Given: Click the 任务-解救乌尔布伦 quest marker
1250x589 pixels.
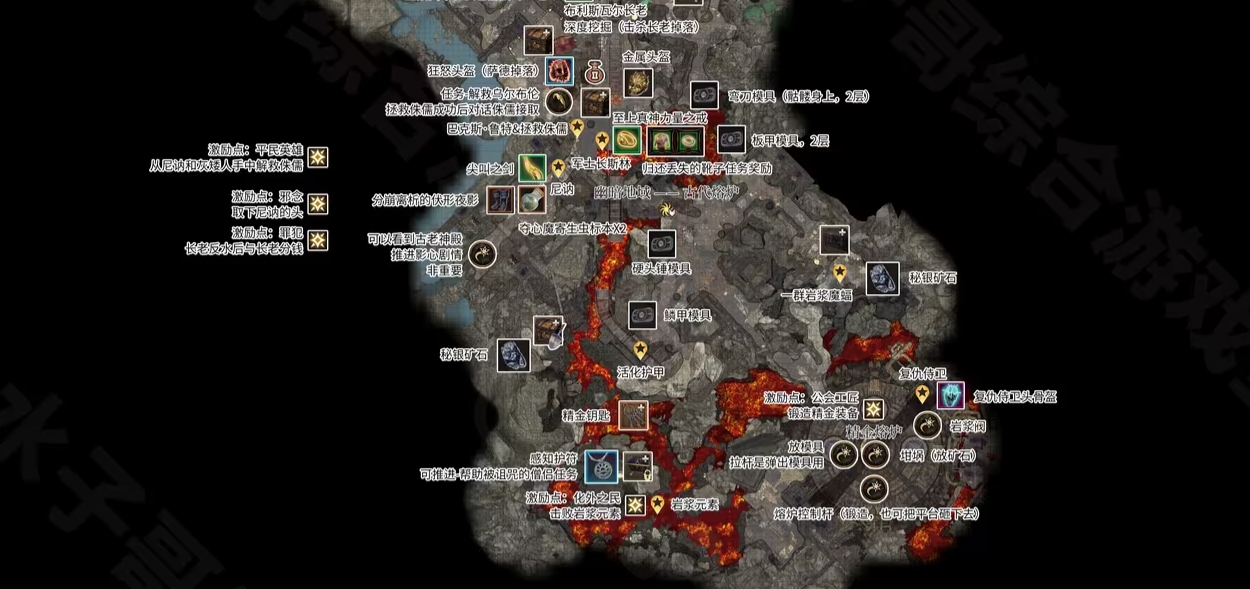Looking at the screenshot, I should (559, 101).
